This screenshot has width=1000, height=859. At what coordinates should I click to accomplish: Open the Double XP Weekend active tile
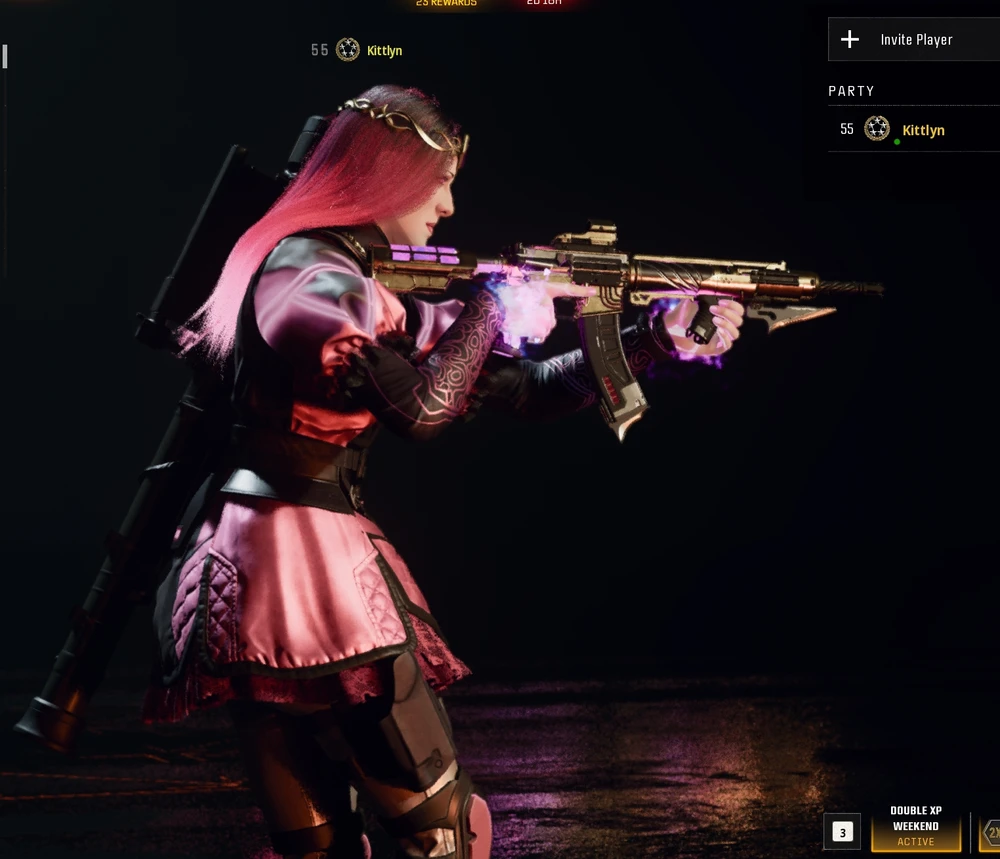915,827
